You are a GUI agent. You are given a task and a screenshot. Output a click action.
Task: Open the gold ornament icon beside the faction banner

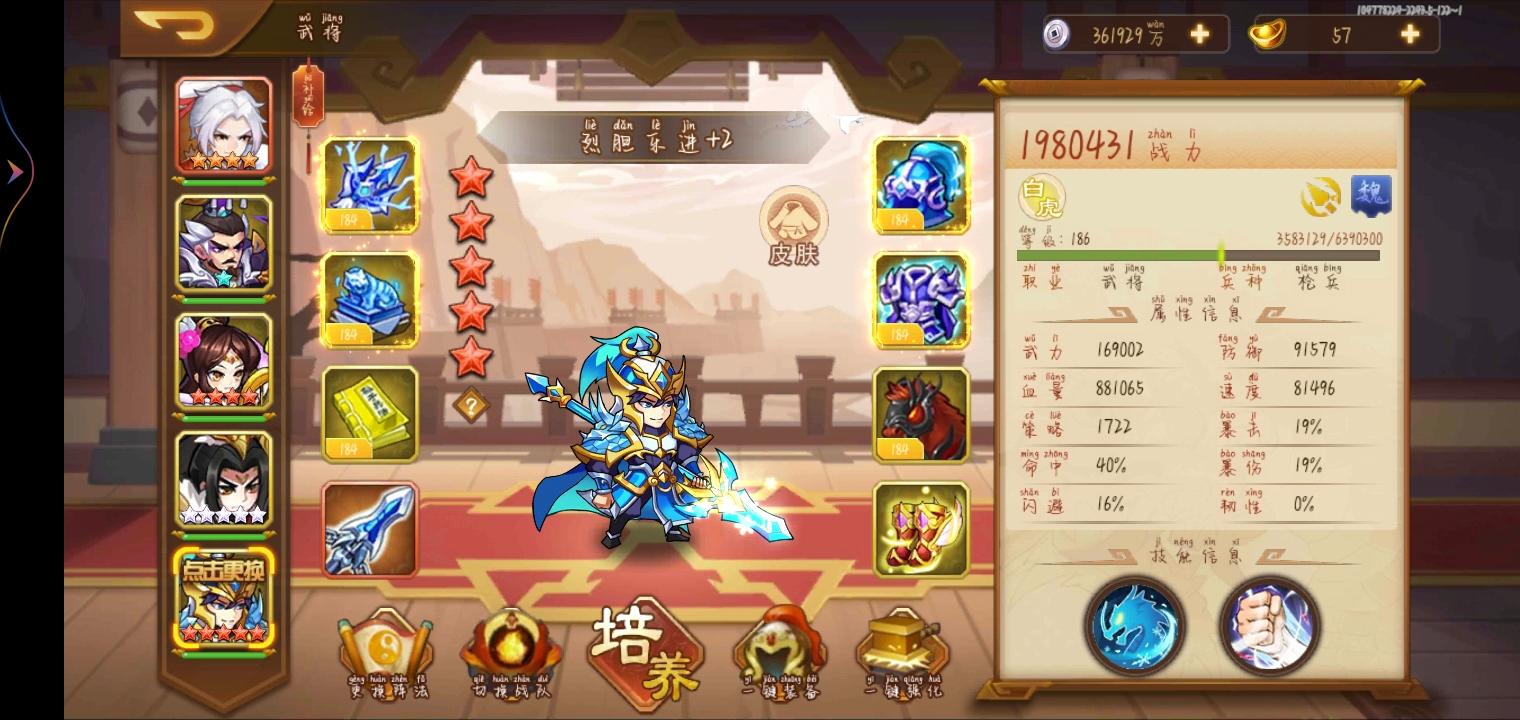1322,196
